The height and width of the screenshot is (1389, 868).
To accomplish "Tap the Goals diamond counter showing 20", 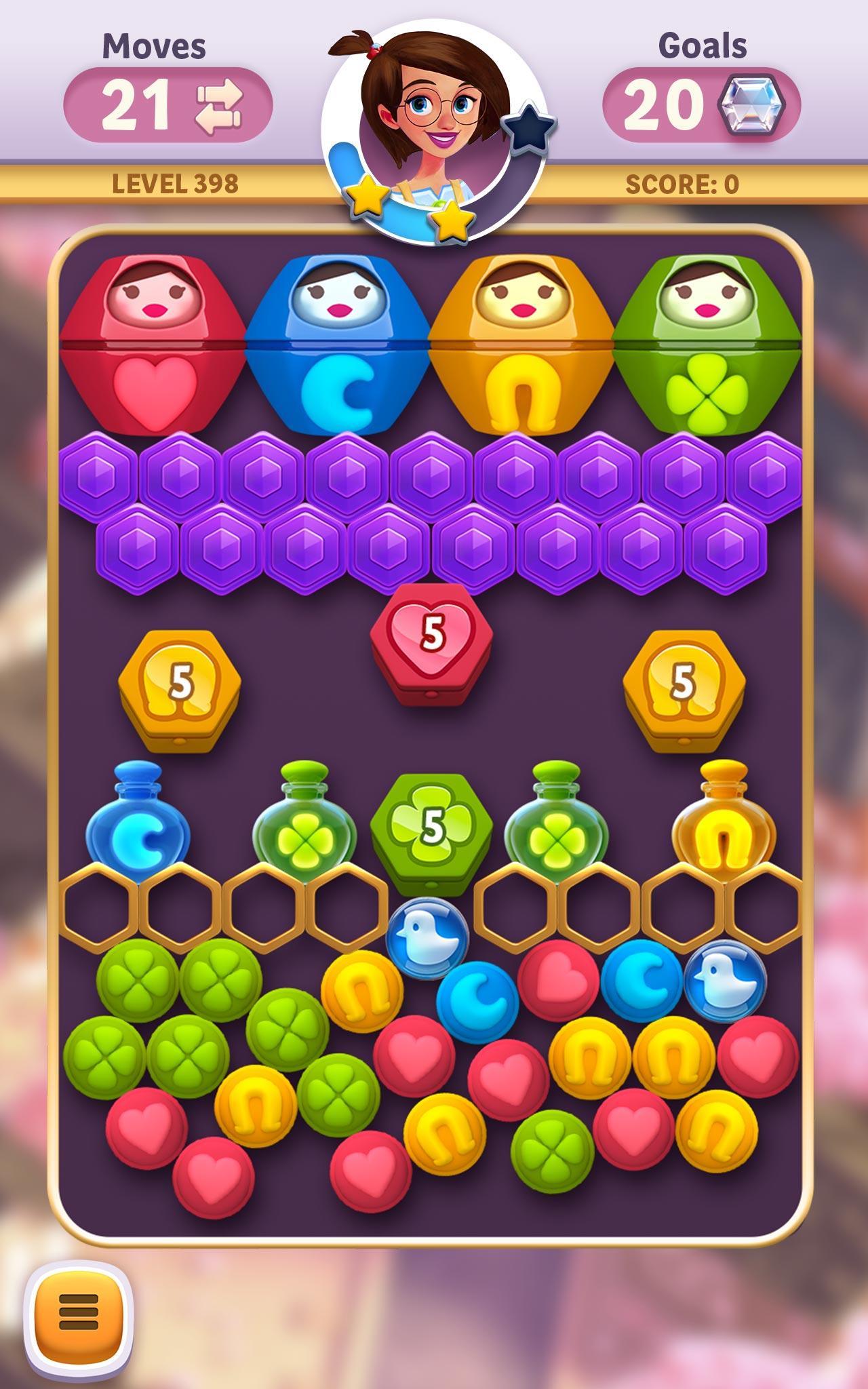I will click(x=705, y=100).
